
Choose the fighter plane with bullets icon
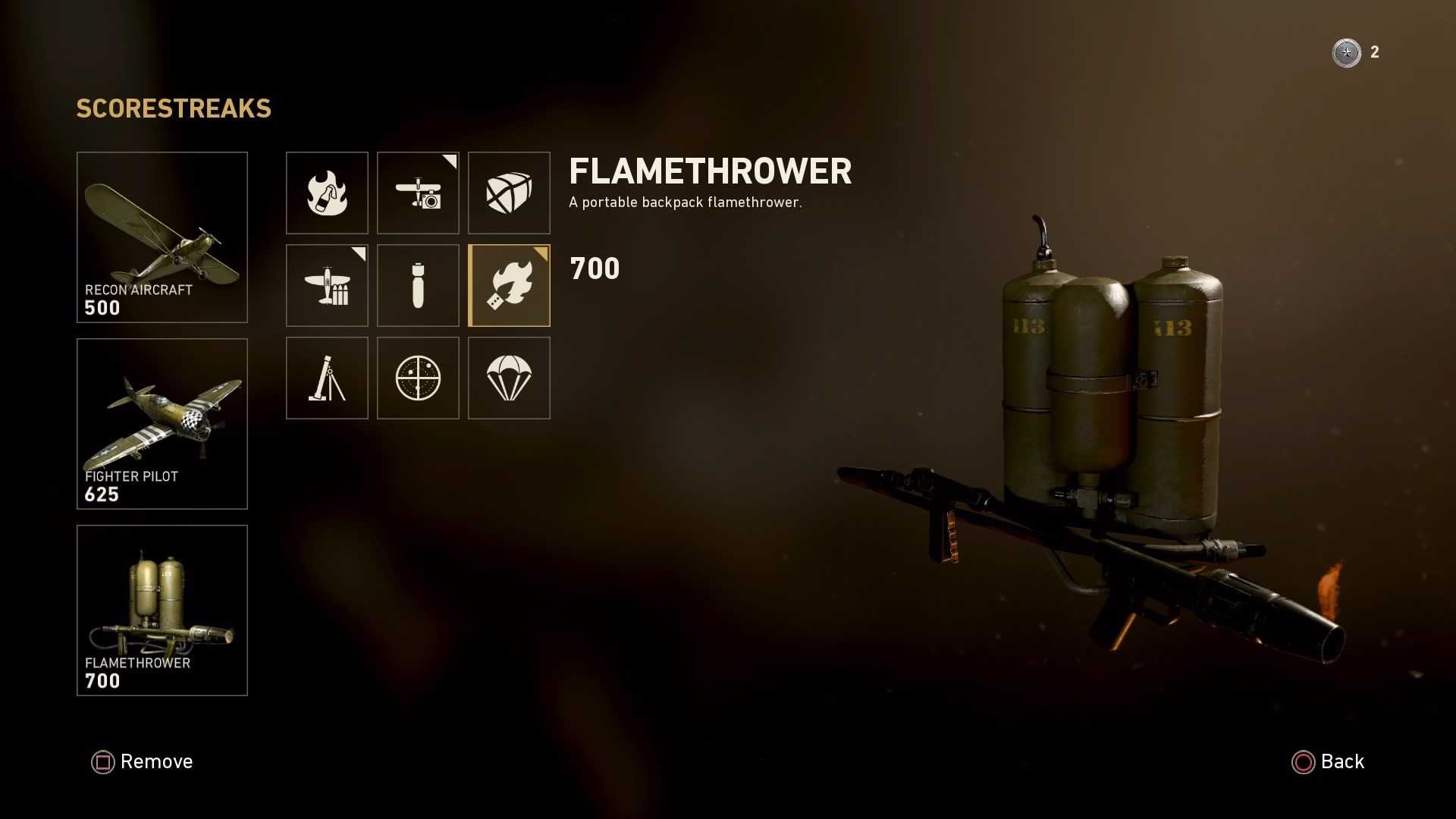tap(327, 285)
